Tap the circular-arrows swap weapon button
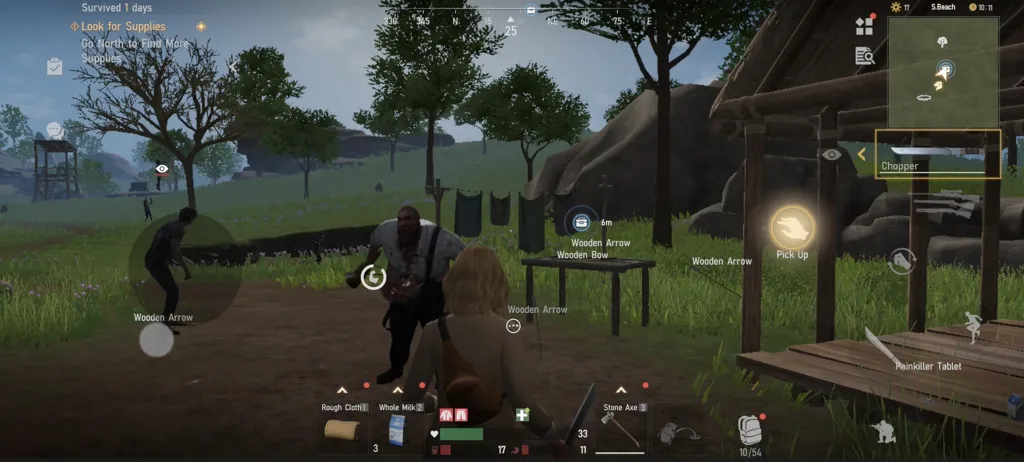 tap(901, 261)
